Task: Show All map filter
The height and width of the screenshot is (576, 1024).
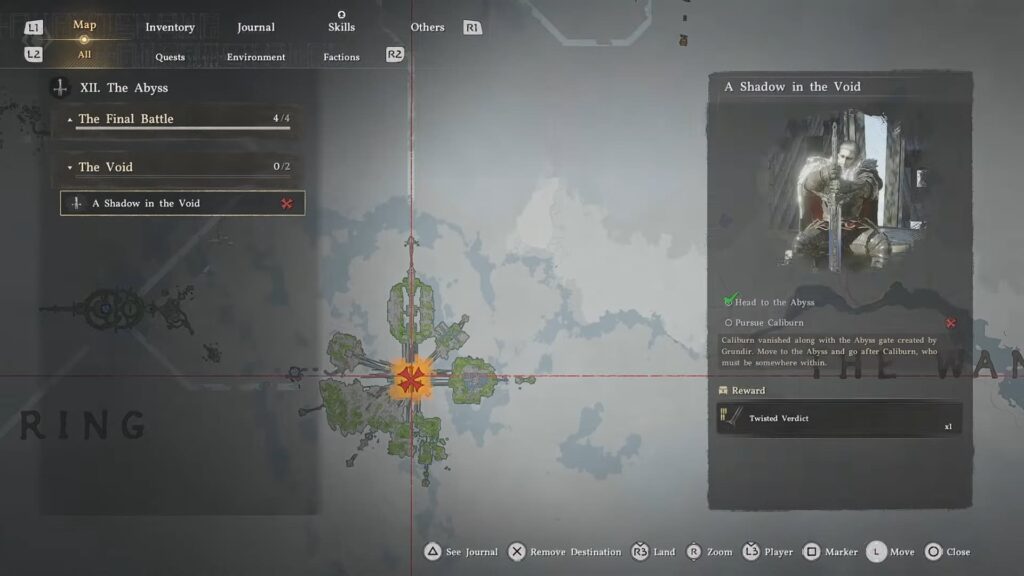Action: point(85,56)
